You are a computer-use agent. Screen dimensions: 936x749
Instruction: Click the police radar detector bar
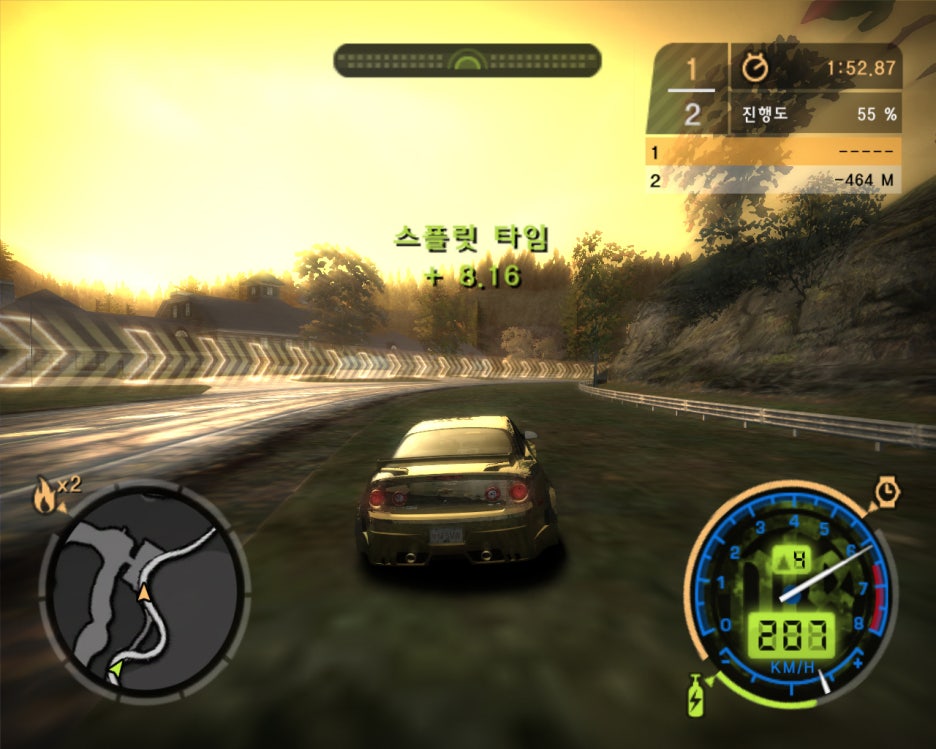coord(467,60)
